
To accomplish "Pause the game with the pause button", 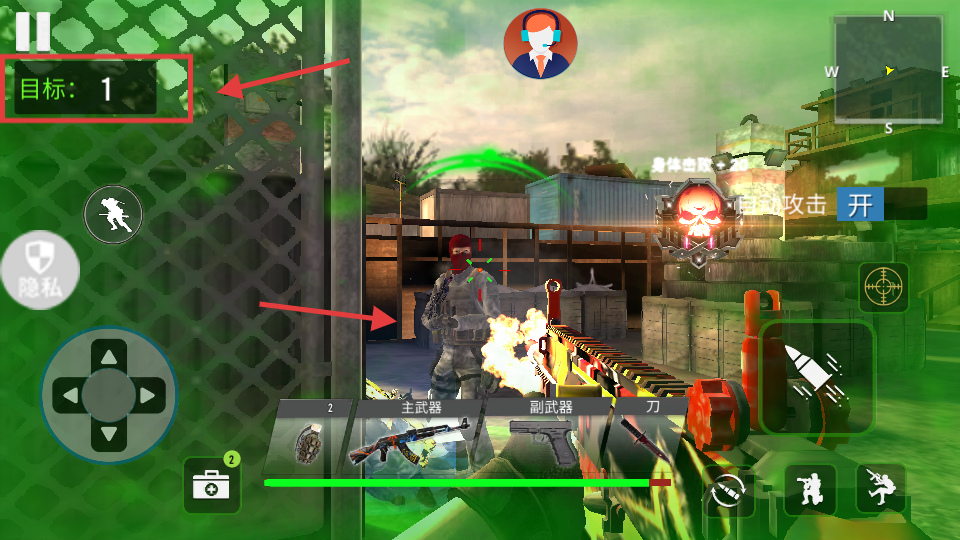I will [x=32, y=30].
